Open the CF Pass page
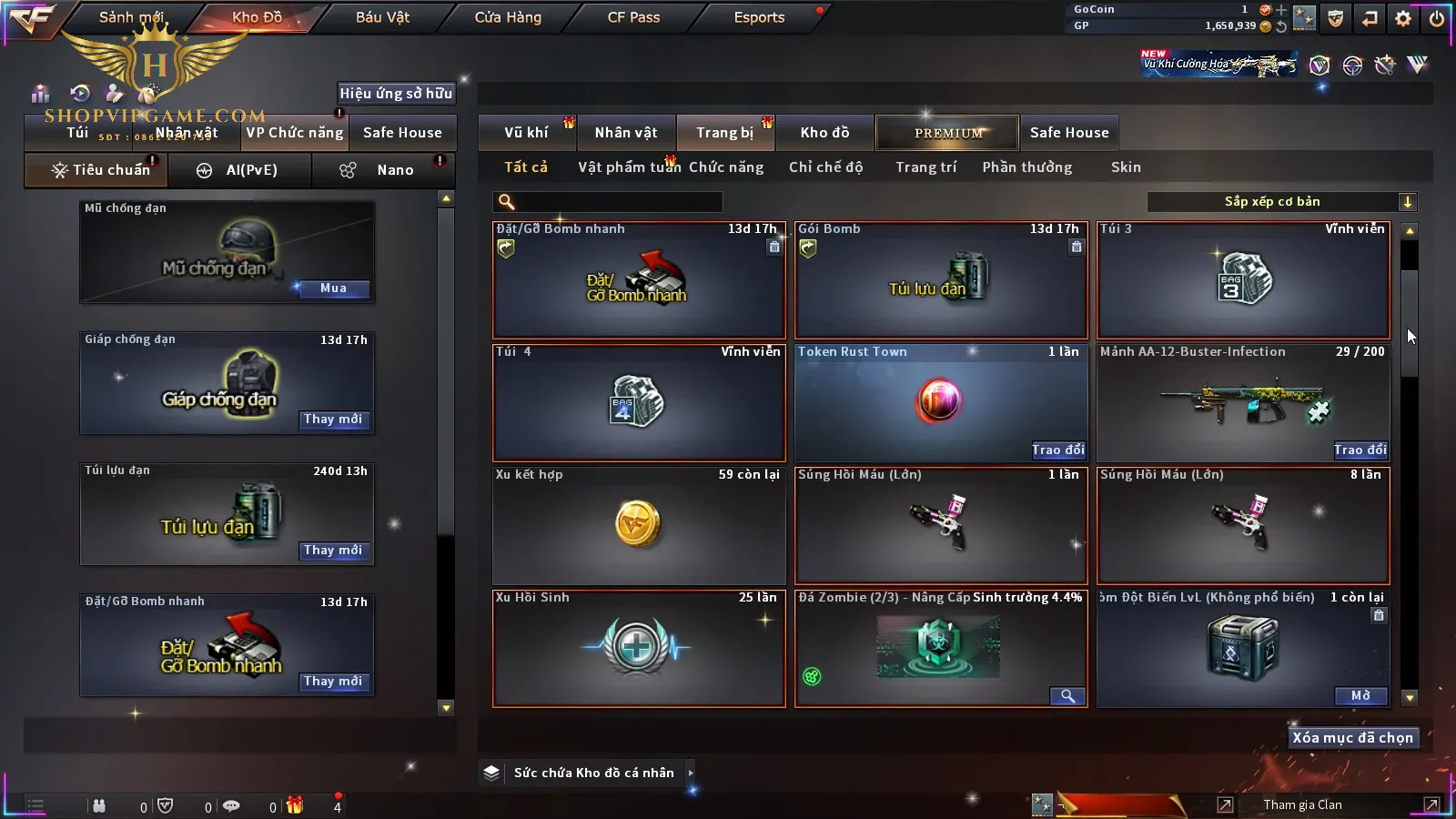This screenshot has height=819, width=1456. click(x=633, y=17)
